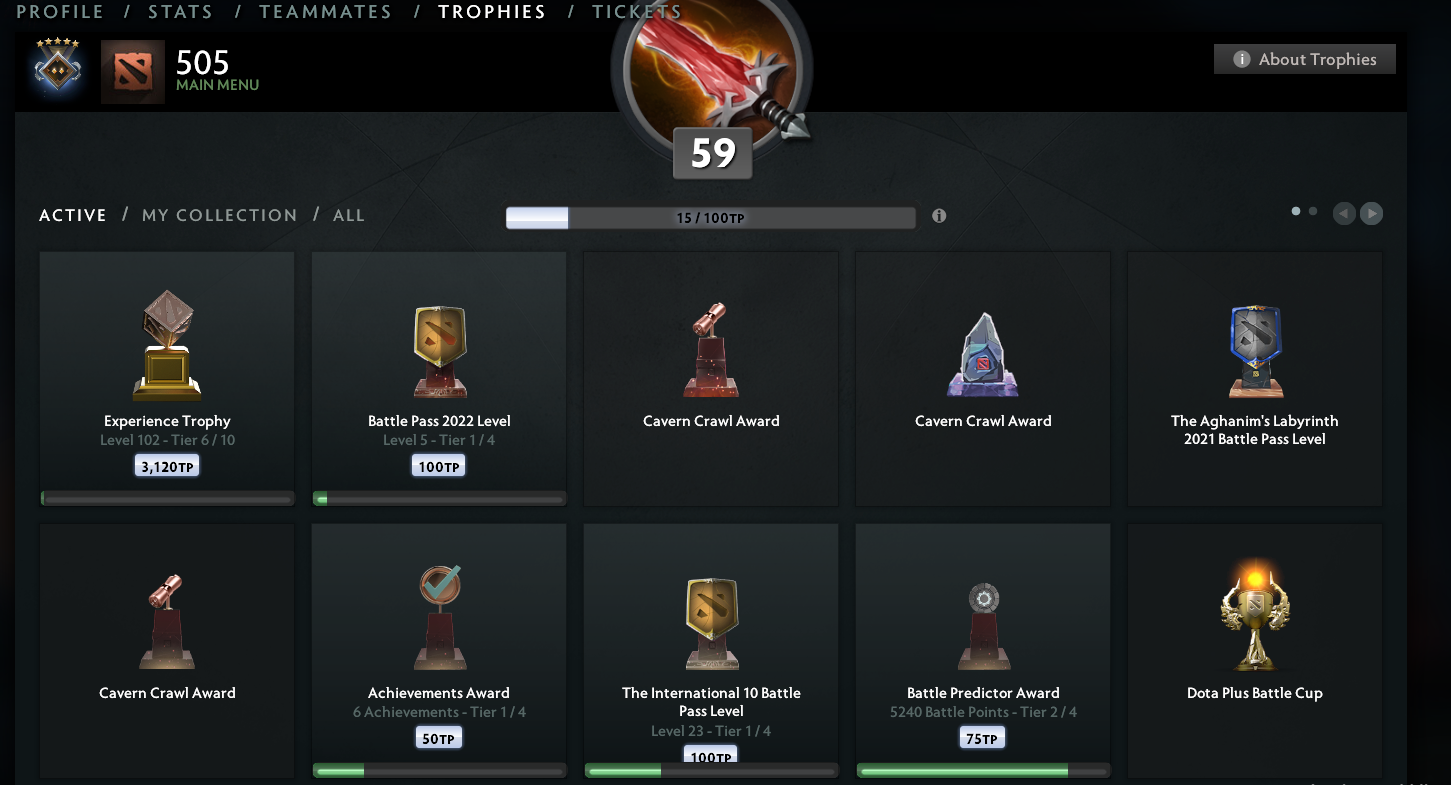Switch to the ALL tab
1451x785 pixels.
coord(349,215)
